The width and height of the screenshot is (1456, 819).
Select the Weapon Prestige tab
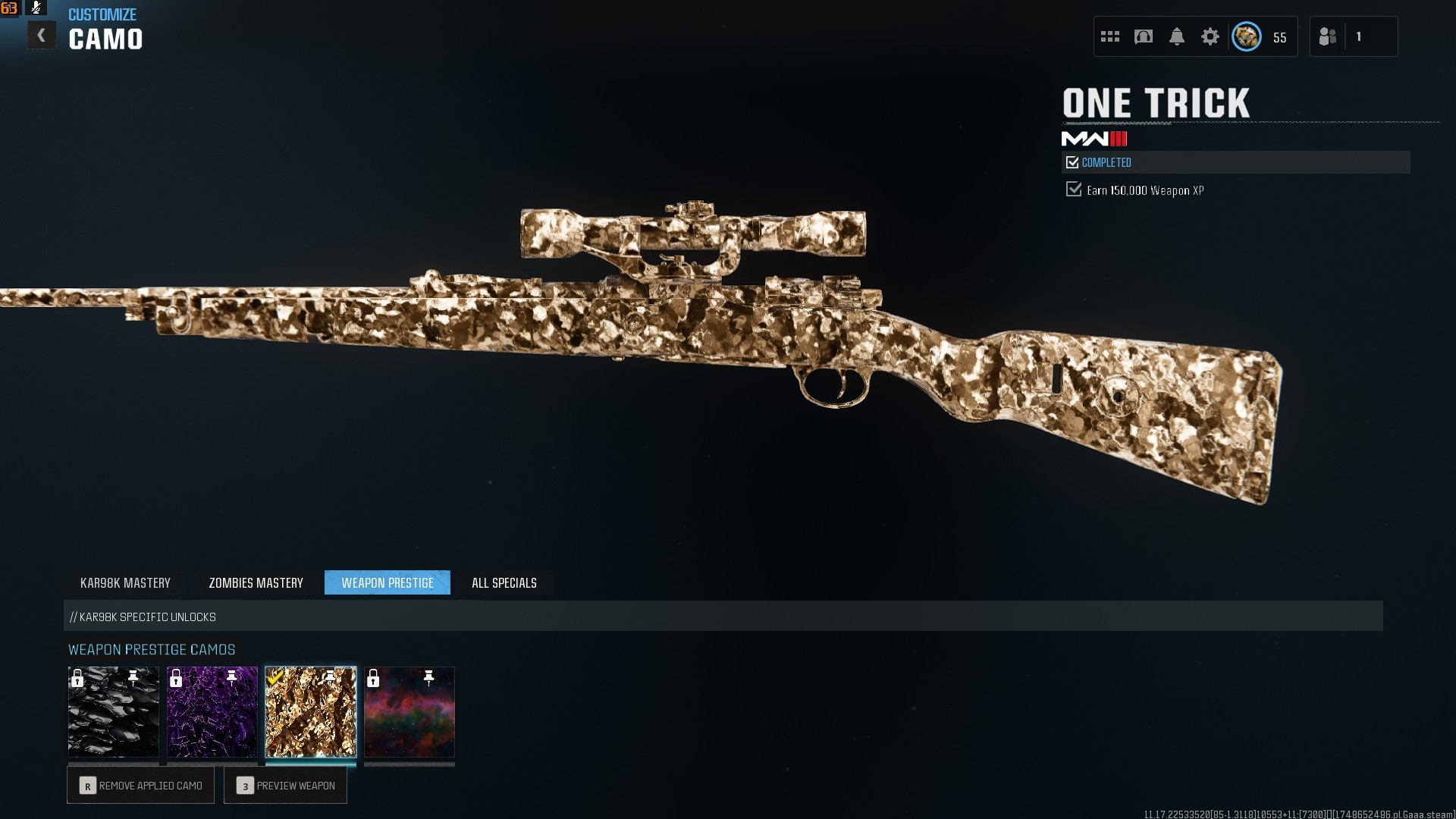click(388, 583)
